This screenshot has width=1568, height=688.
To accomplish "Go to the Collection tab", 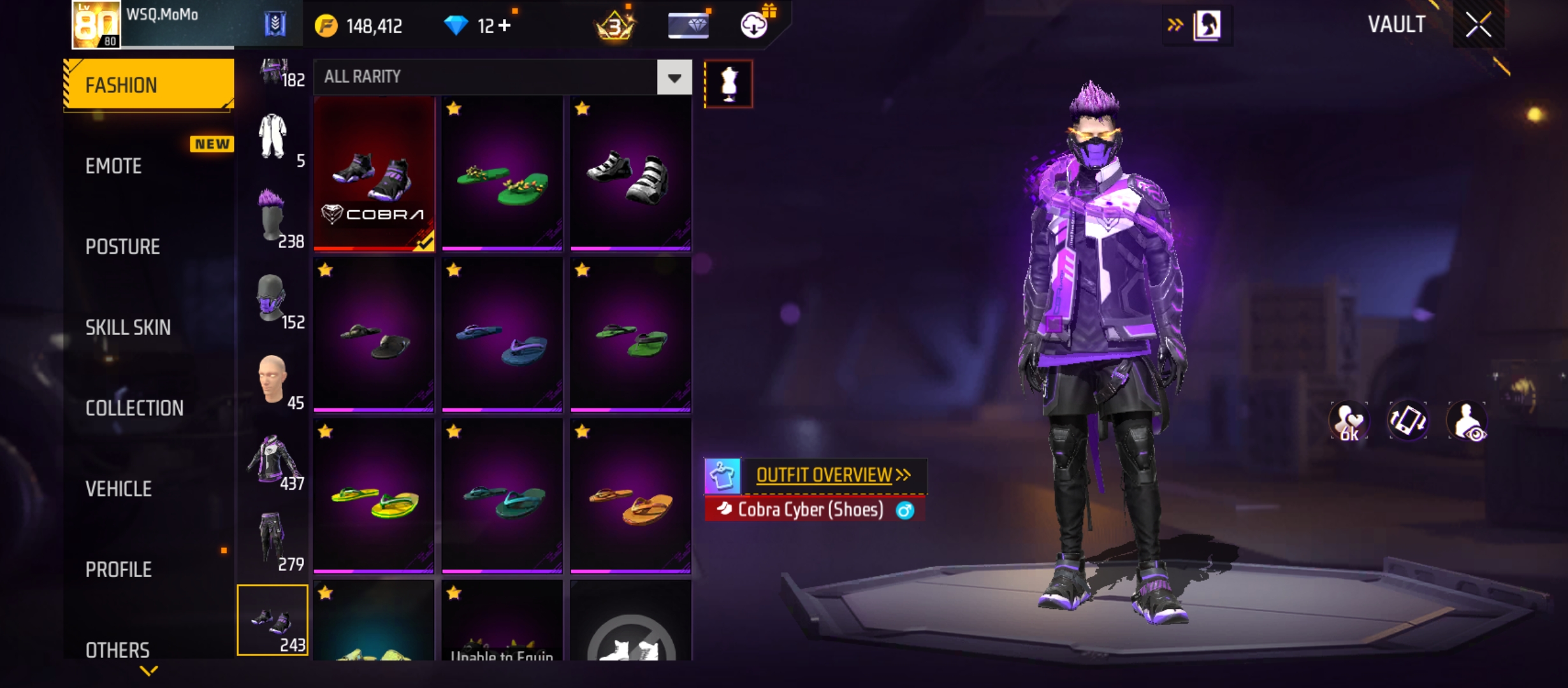I will point(134,408).
